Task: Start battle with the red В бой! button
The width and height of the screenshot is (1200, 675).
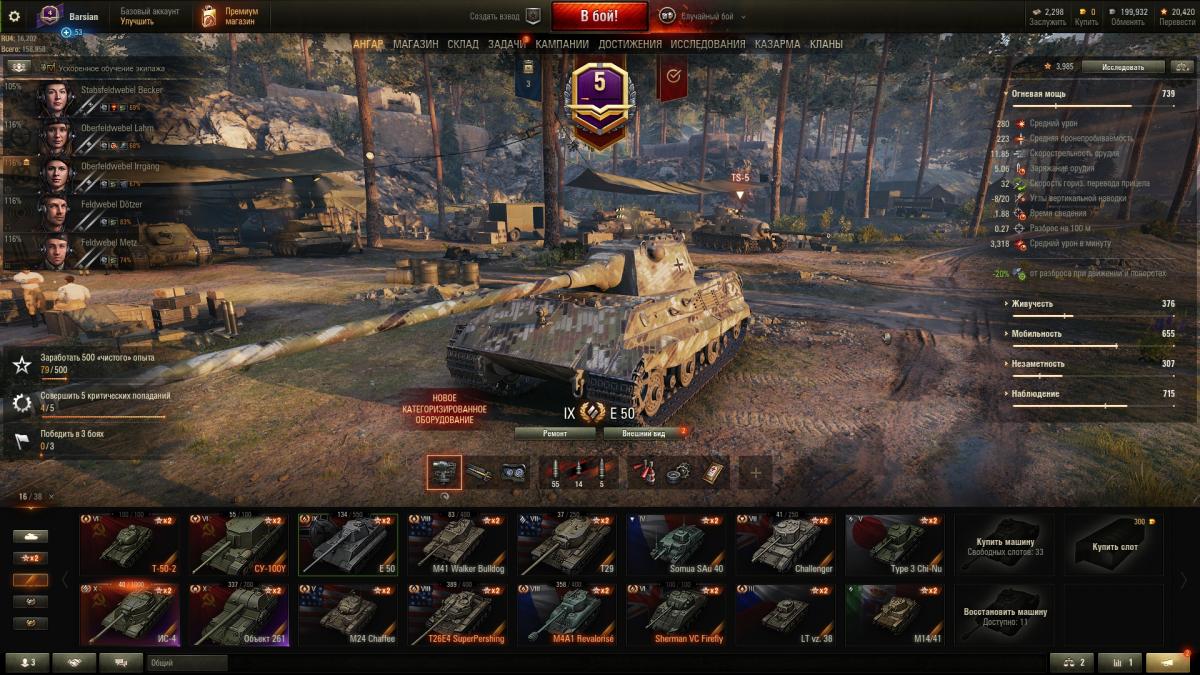Action: coord(599,16)
